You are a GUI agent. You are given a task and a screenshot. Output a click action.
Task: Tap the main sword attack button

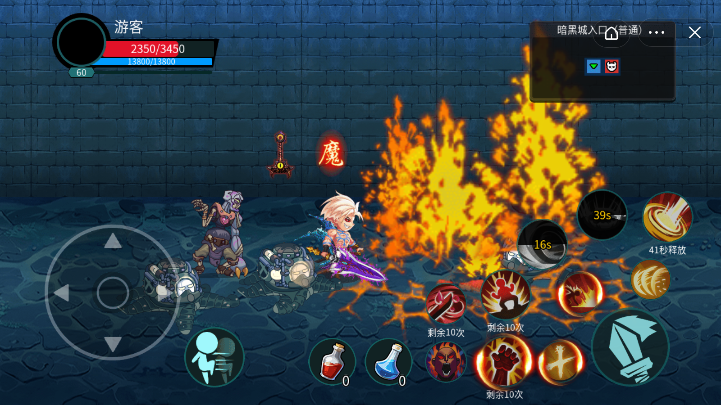click(630, 348)
